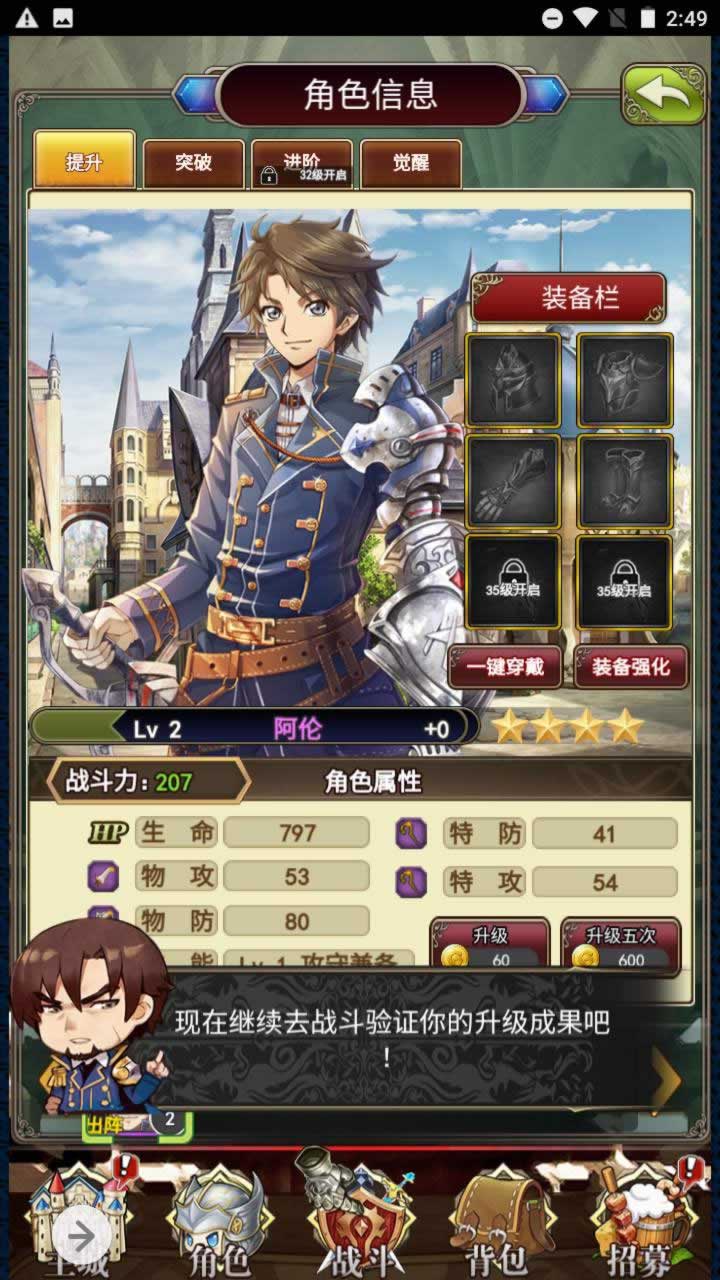Use the 升级五次 button
Screen dimensions: 720x1280
coord(620,945)
